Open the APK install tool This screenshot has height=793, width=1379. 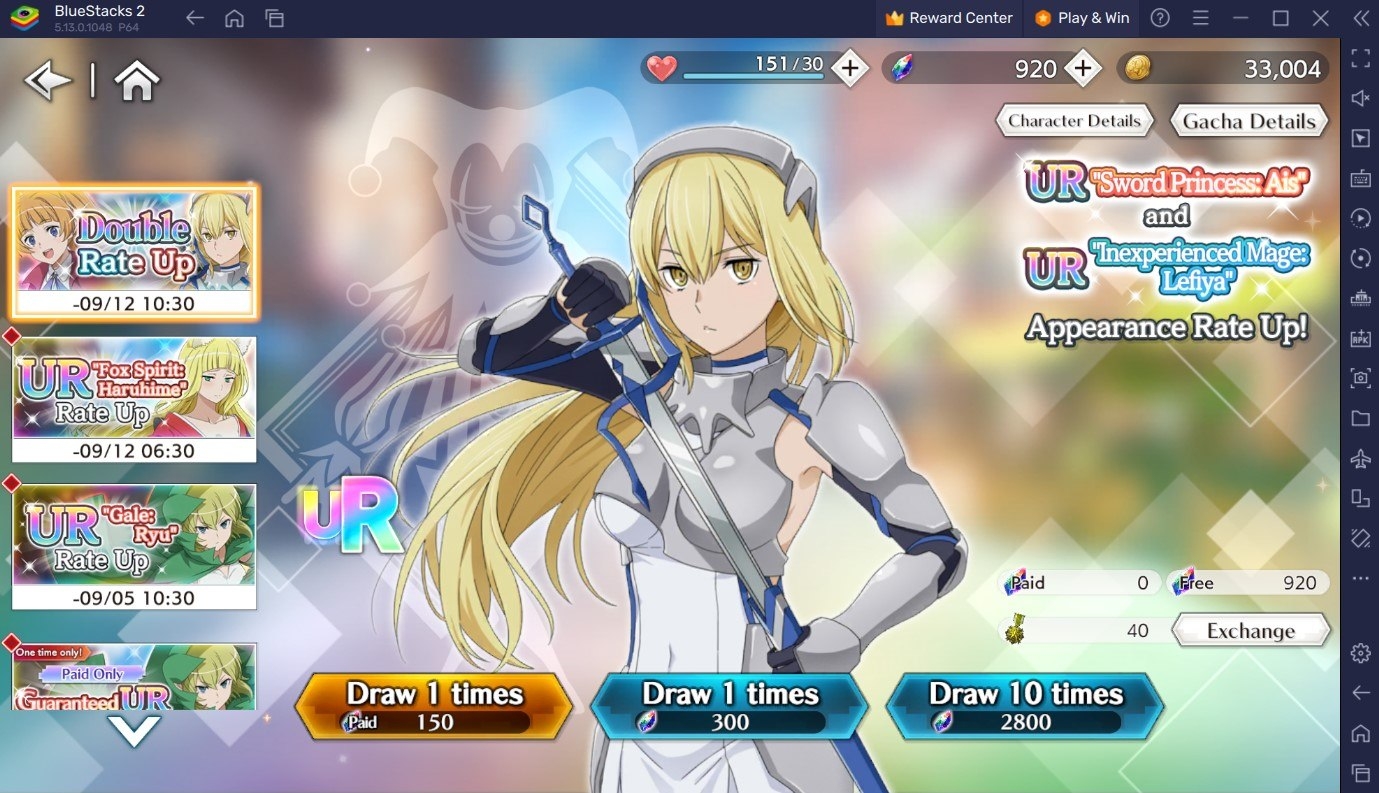[x=1360, y=338]
